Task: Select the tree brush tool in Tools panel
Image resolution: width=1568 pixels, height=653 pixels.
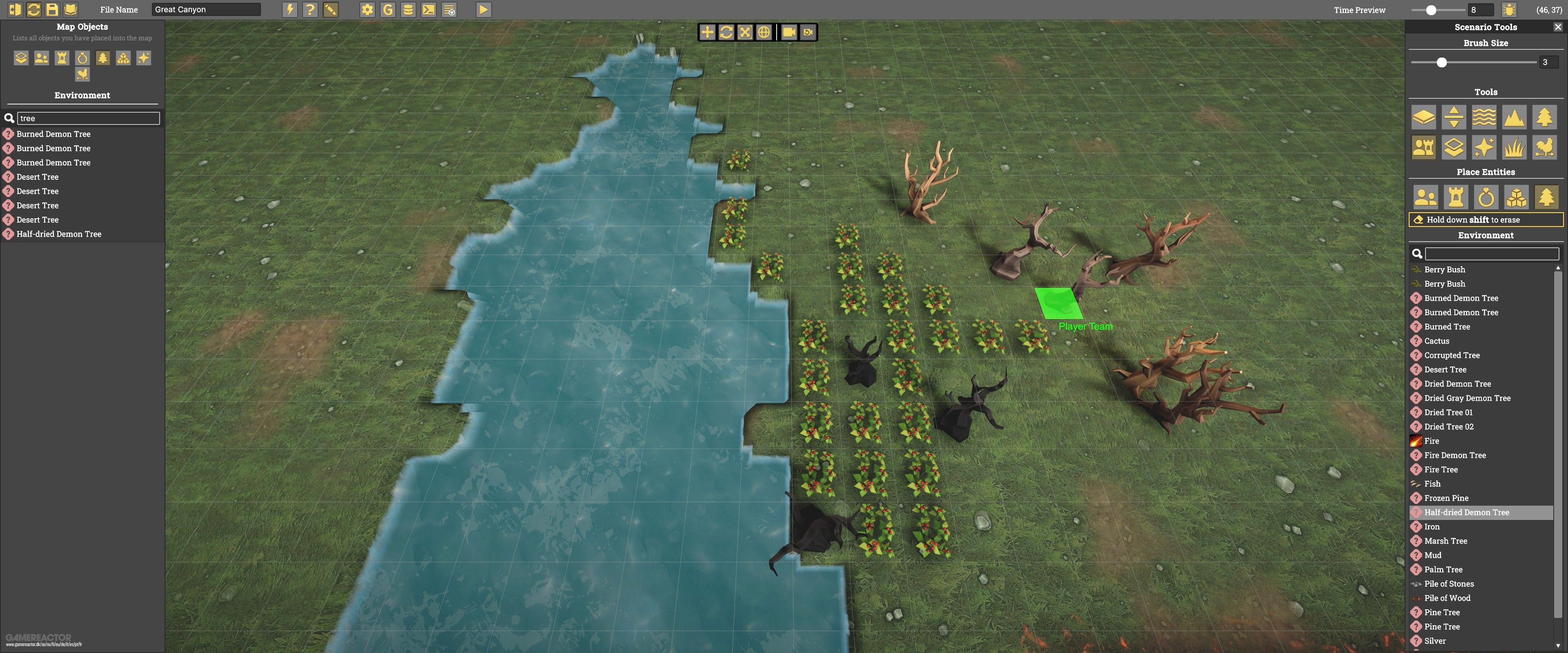Action: [x=1544, y=117]
